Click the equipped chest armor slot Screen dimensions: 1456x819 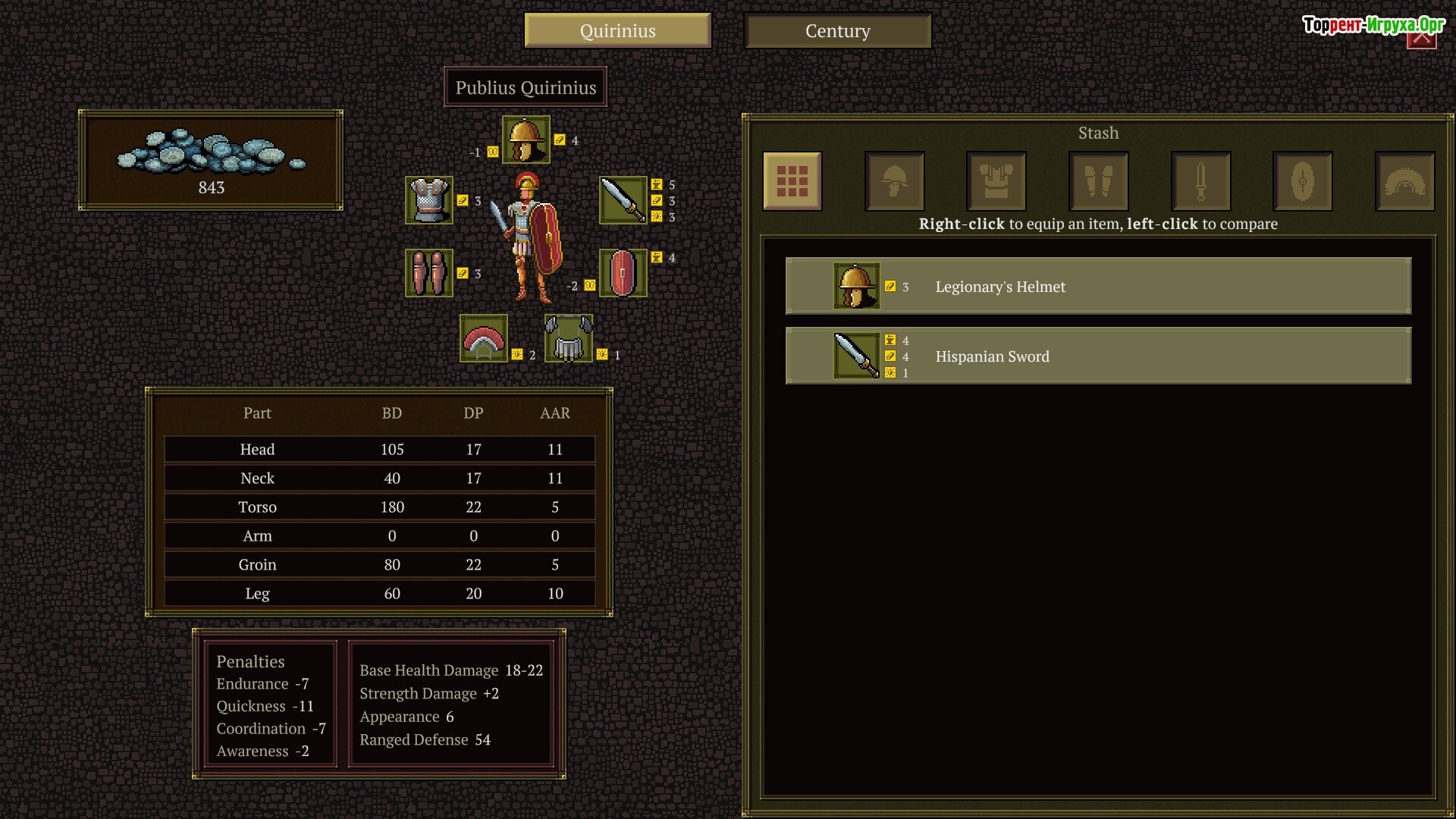pos(429,200)
